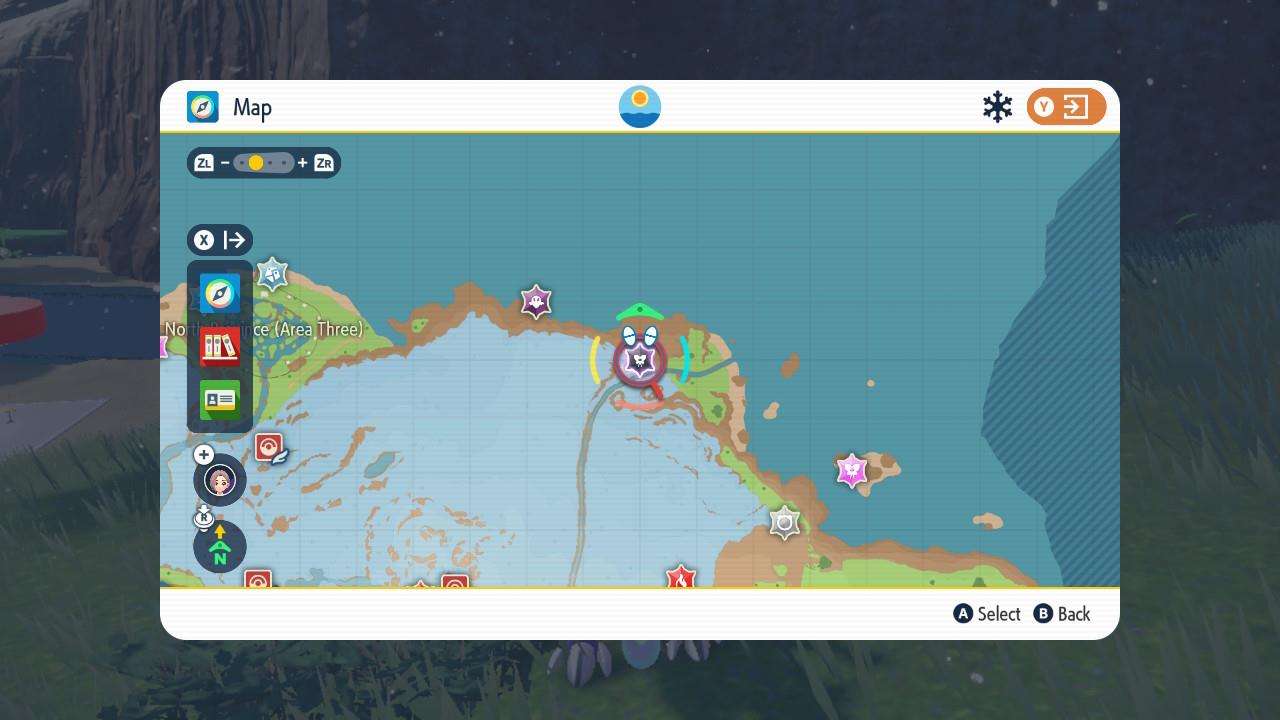Center map on the player portrait

(x=220, y=480)
